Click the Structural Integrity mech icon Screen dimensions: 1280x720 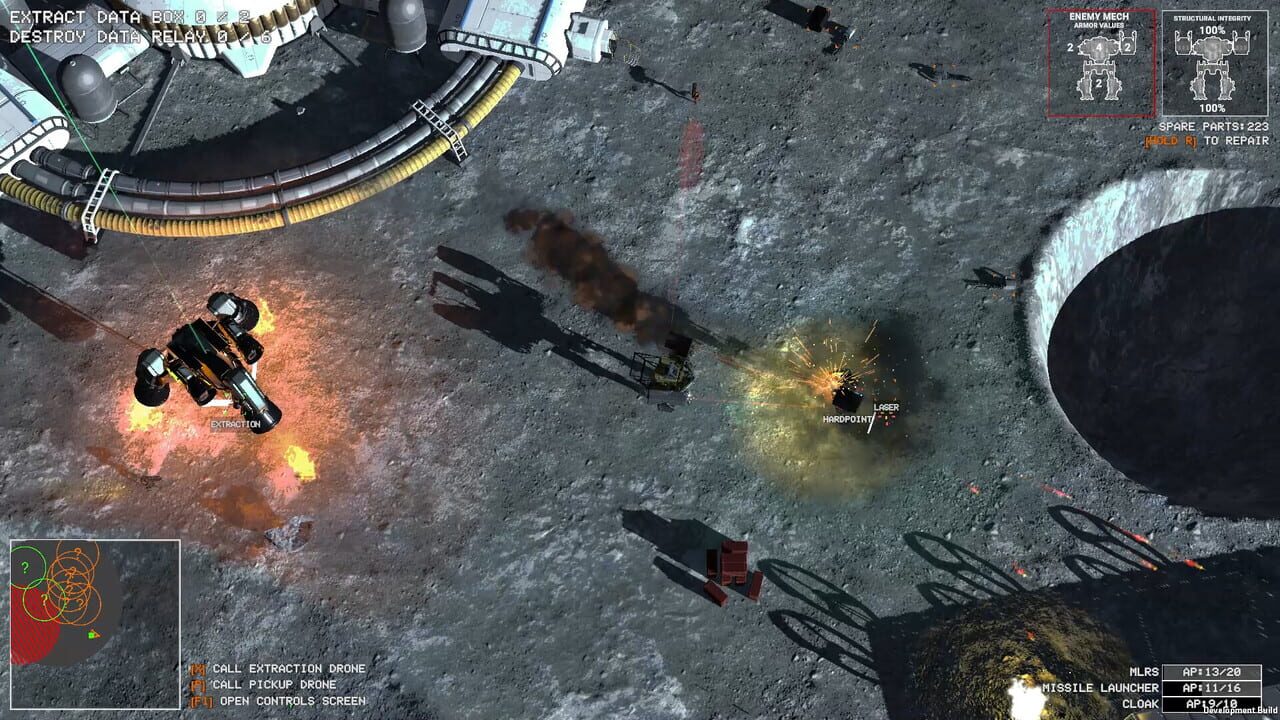coord(1212,70)
